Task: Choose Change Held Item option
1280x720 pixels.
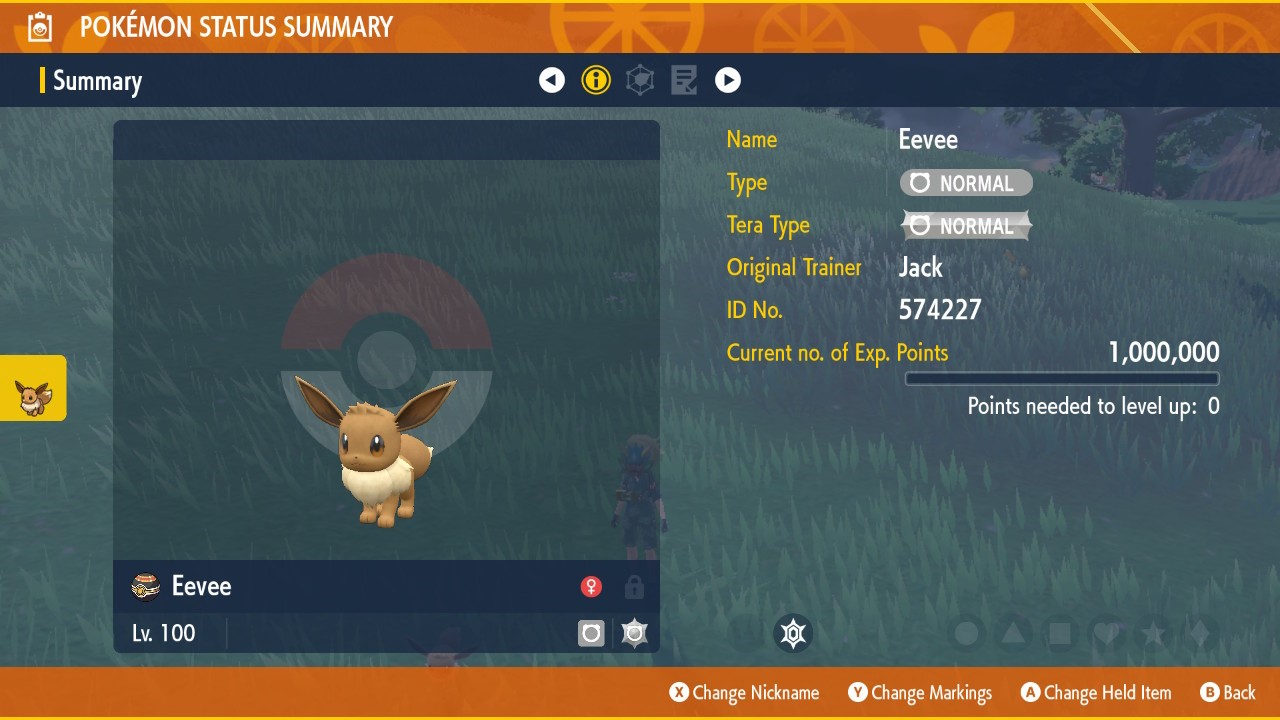Action: click(x=1096, y=692)
